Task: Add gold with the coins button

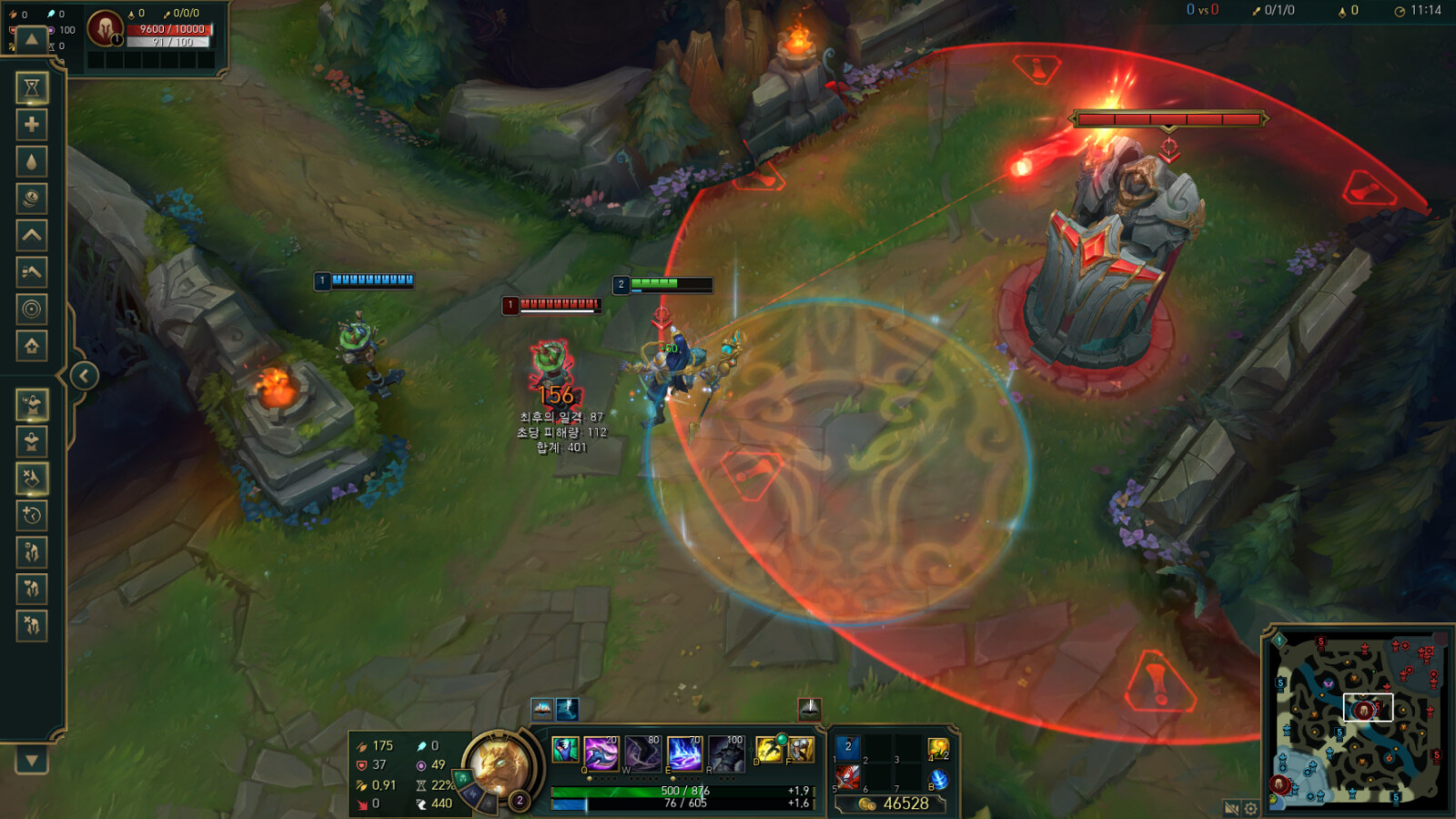Action: 32,198
